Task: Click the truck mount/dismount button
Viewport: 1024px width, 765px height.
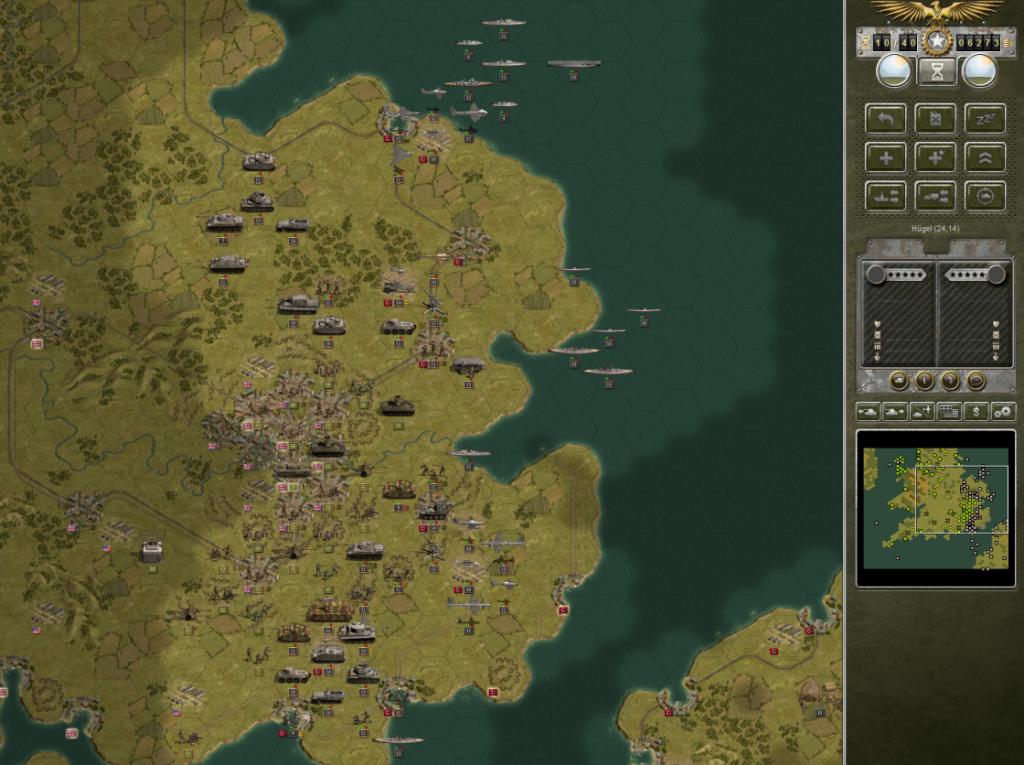Action: point(936,195)
